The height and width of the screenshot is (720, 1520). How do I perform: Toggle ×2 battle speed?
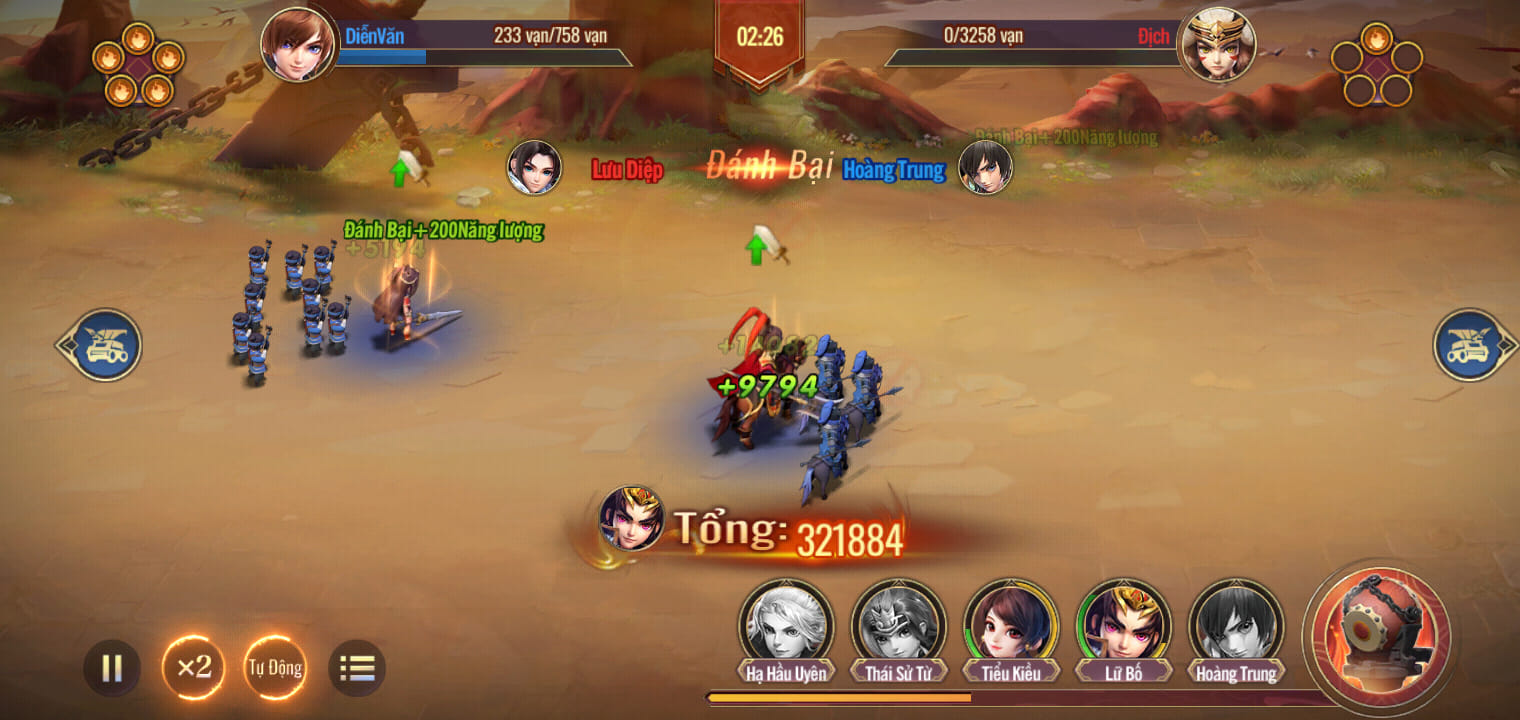(x=195, y=668)
